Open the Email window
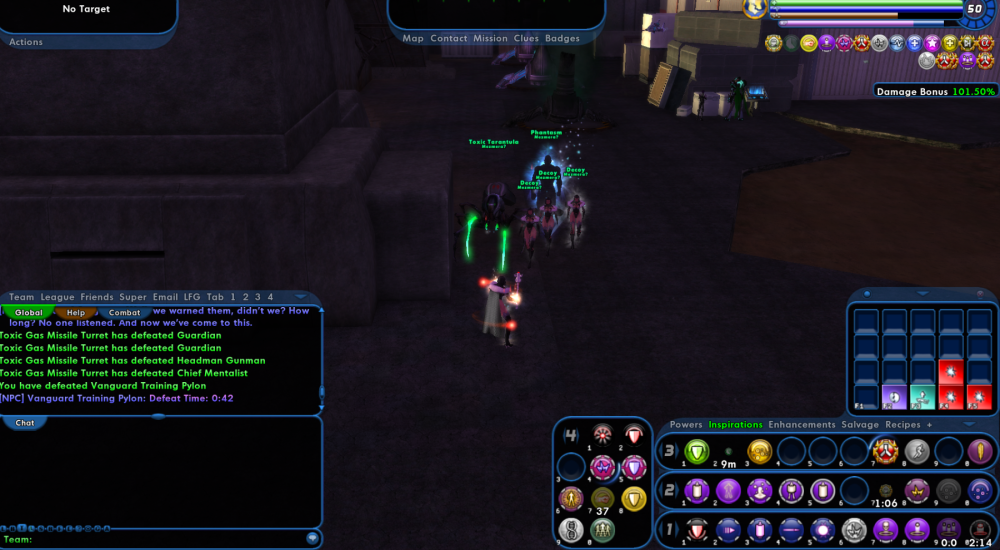This screenshot has height=550, width=1000. click(x=165, y=297)
